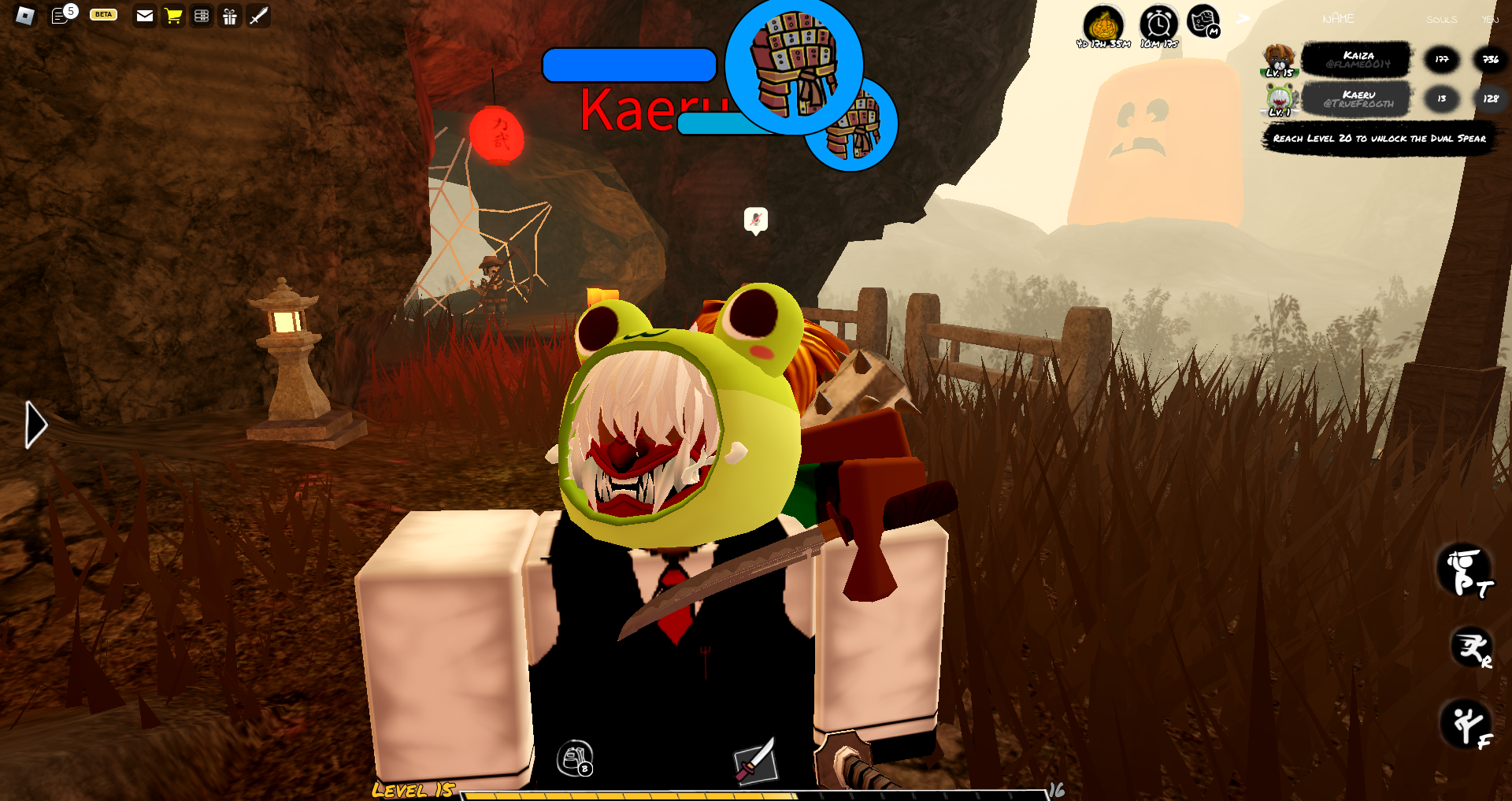Select Kaeru's row in the player list
This screenshot has width=1512, height=801.
(1356, 99)
